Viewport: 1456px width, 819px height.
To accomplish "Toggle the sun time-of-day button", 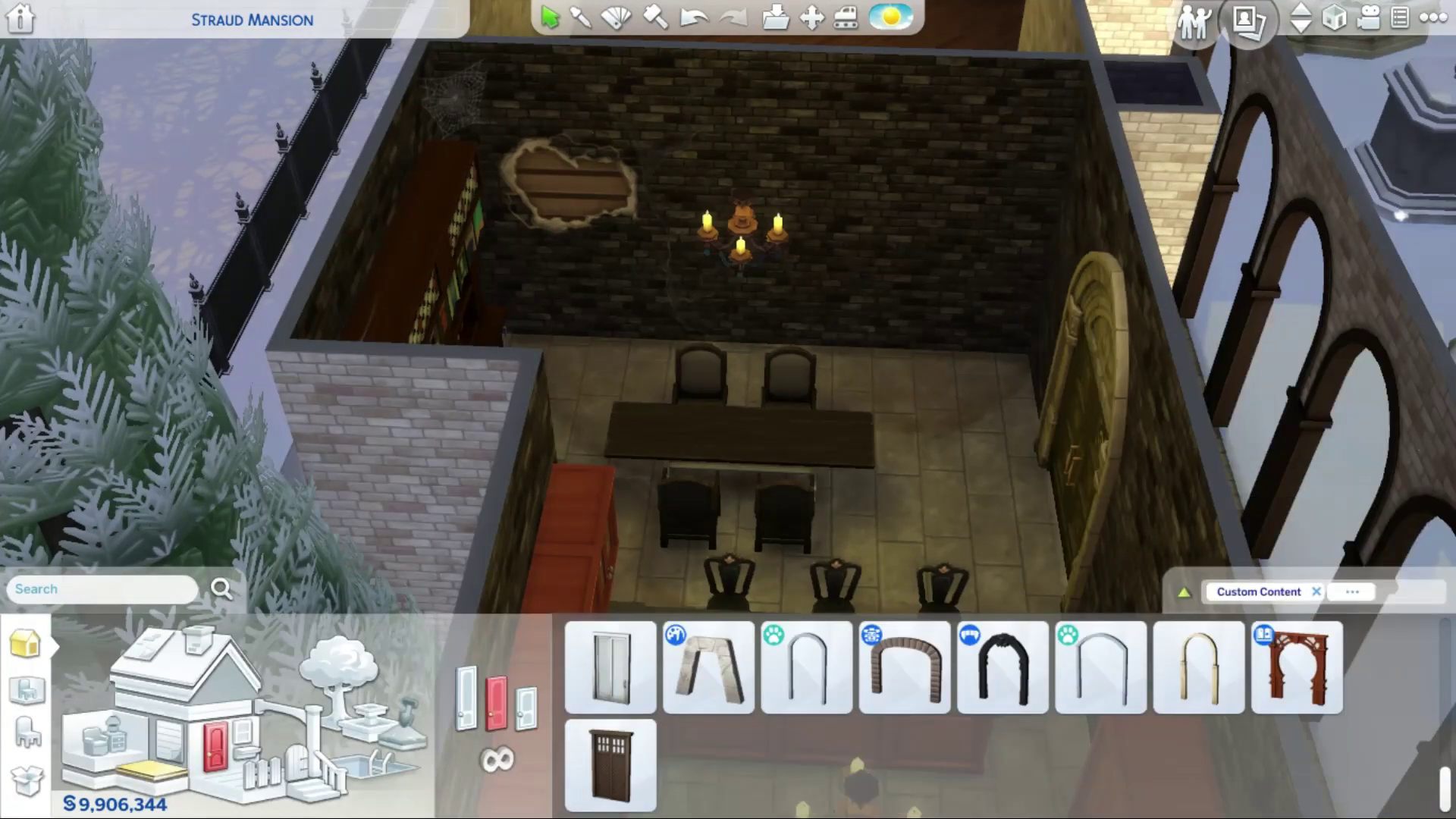I will (891, 17).
